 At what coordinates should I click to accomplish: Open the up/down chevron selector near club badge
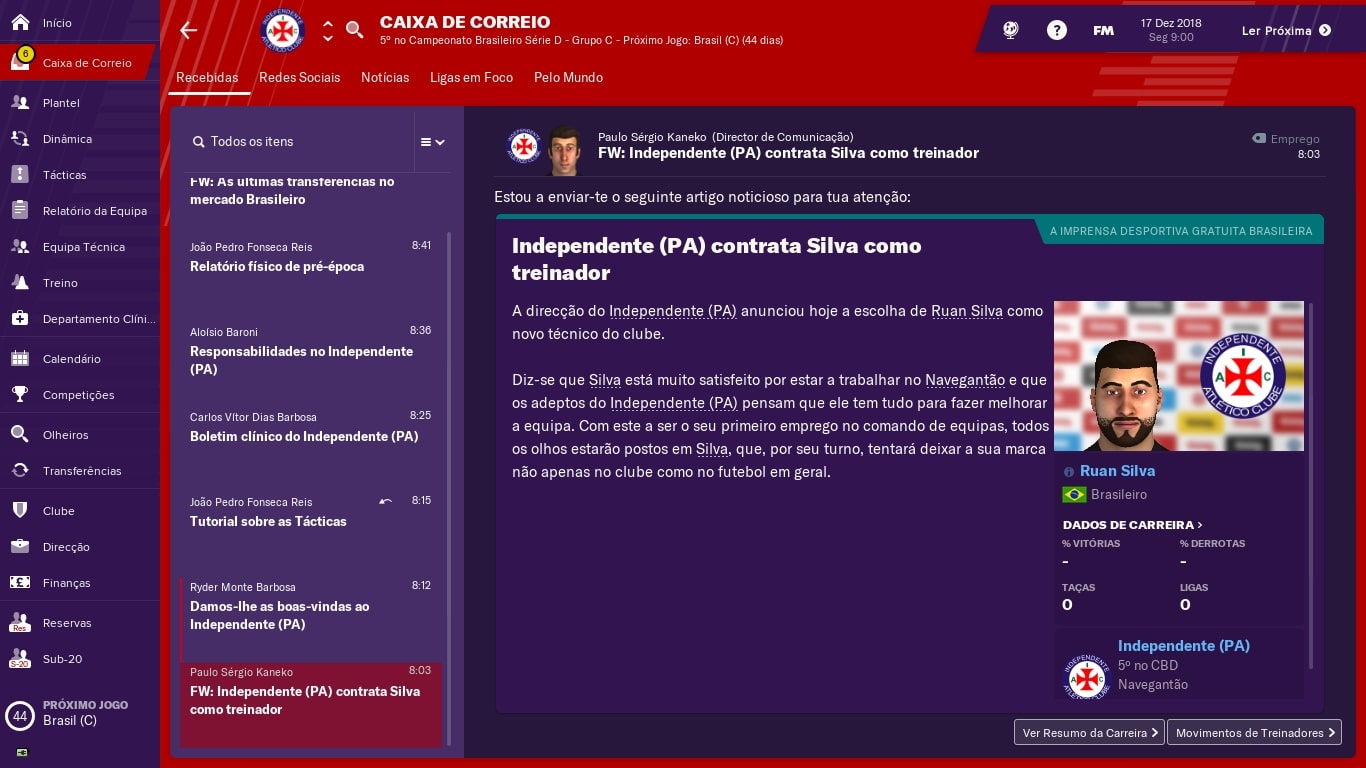pos(328,29)
